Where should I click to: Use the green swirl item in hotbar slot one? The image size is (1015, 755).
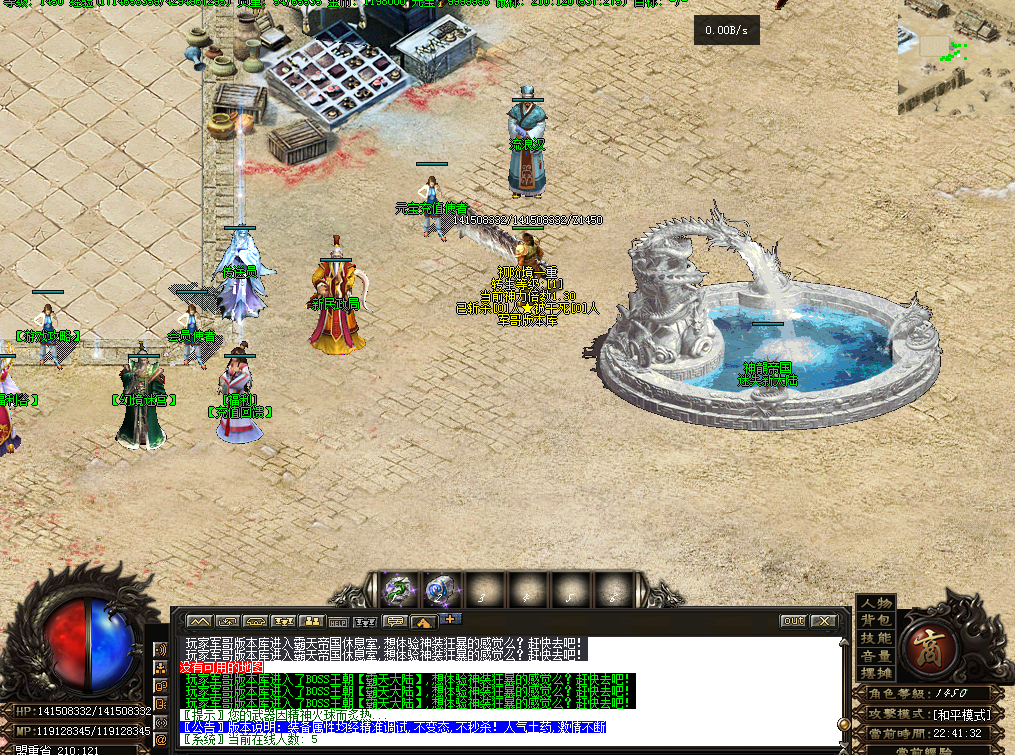399,590
